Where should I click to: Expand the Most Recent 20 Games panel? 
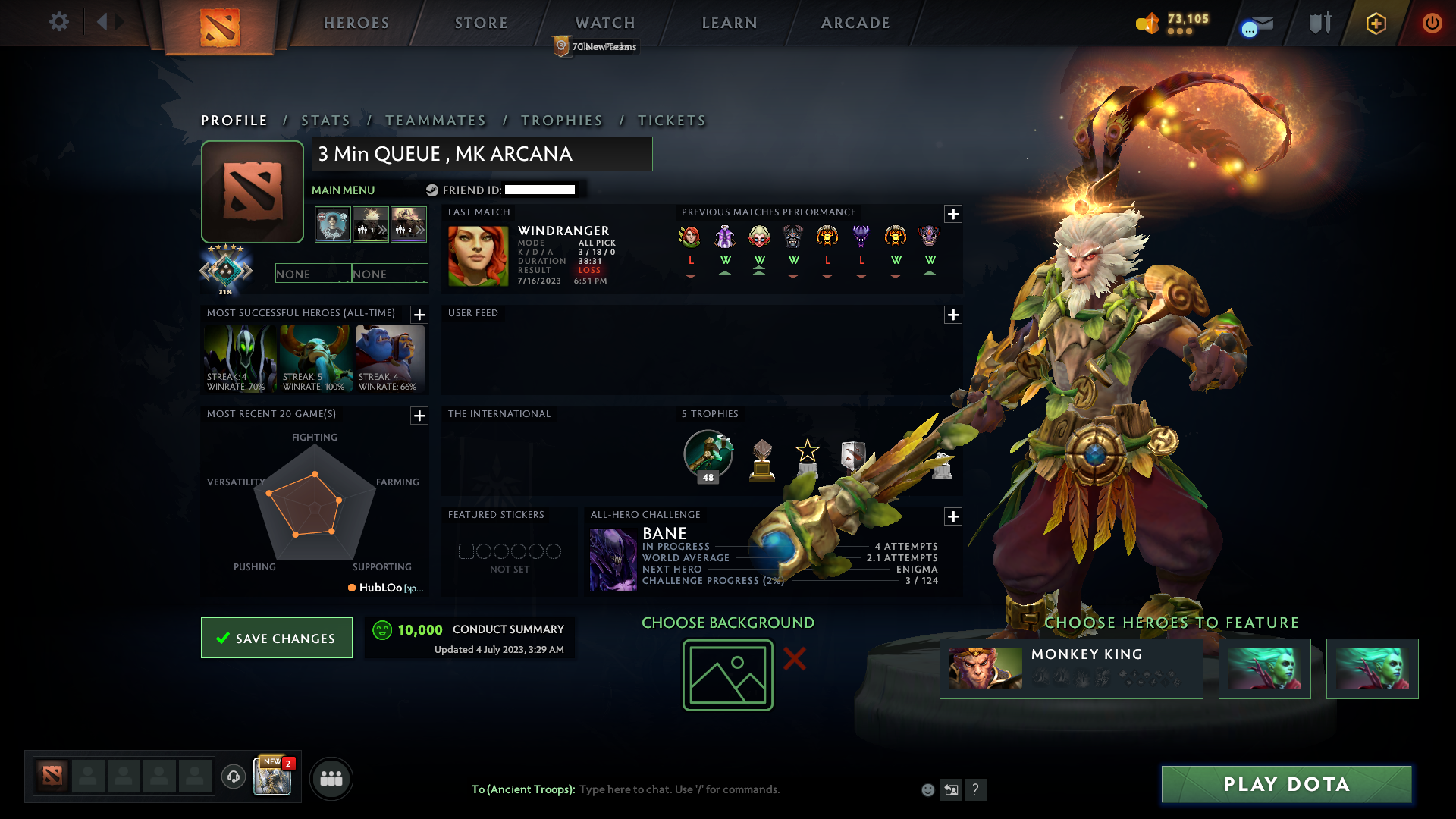(x=418, y=416)
